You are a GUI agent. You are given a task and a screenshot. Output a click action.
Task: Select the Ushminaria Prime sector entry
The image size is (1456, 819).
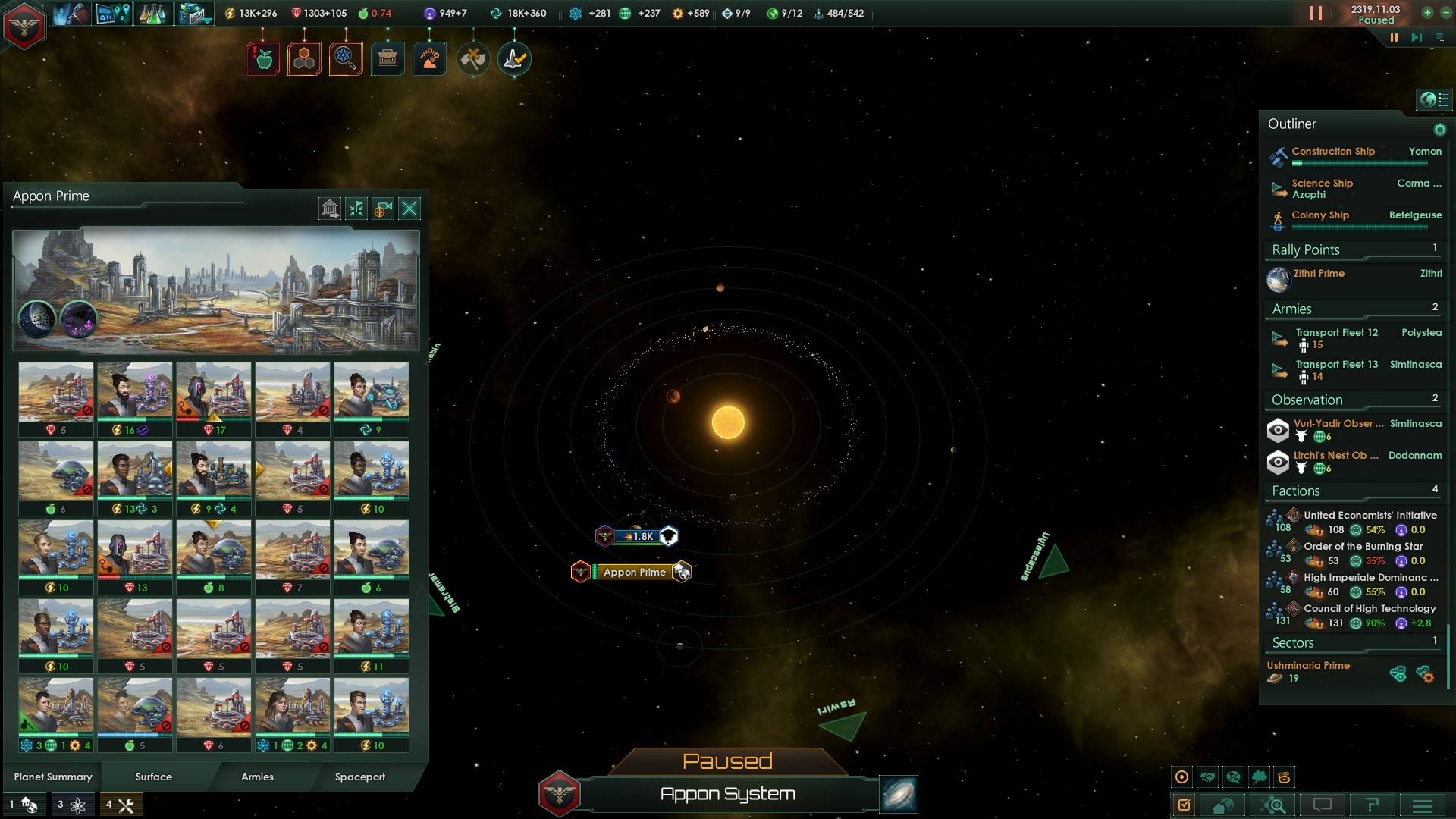pyautogui.click(x=1308, y=666)
